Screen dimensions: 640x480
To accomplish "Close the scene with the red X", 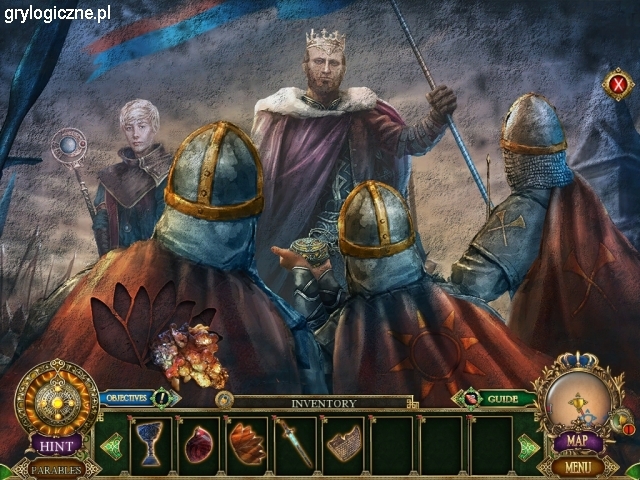I will tap(618, 86).
